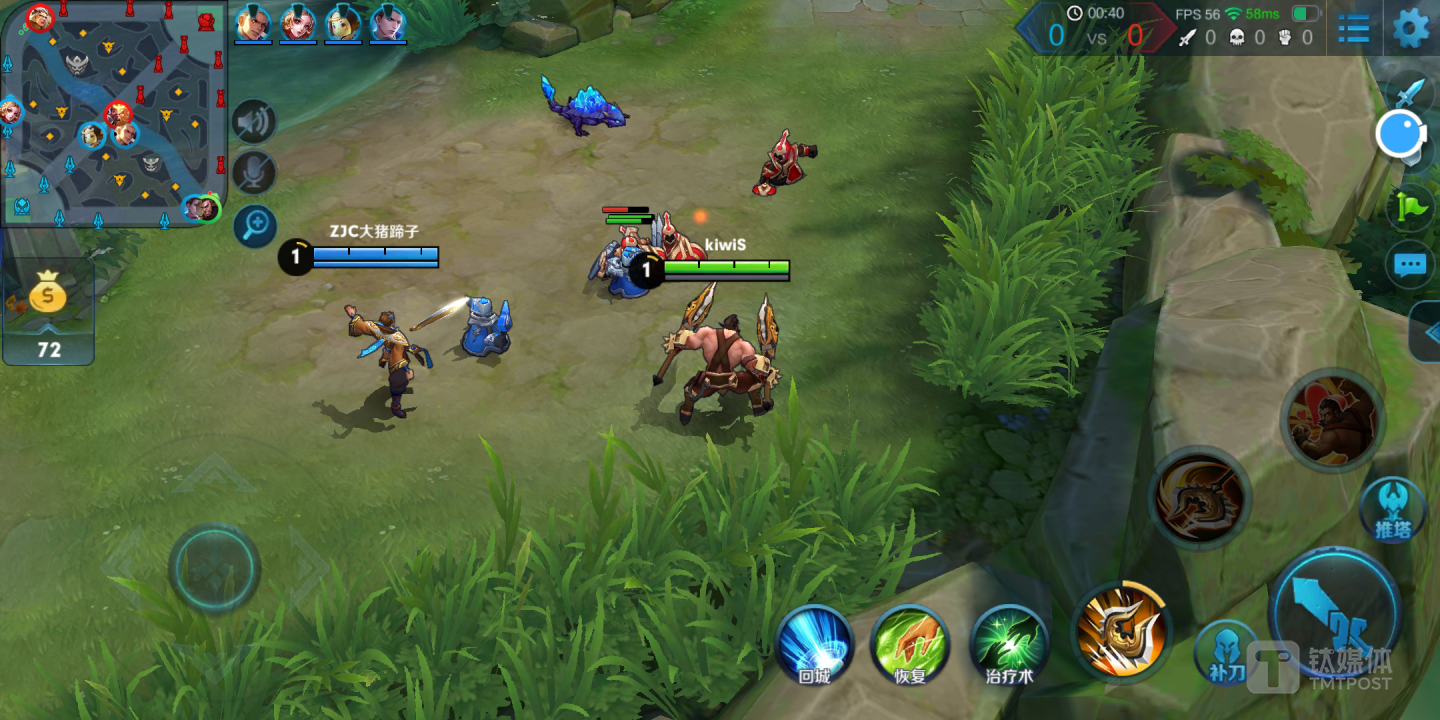Send the green flag signal
The width and height of the screenshot is (1440, 720).
click(x=1410, y=207)
